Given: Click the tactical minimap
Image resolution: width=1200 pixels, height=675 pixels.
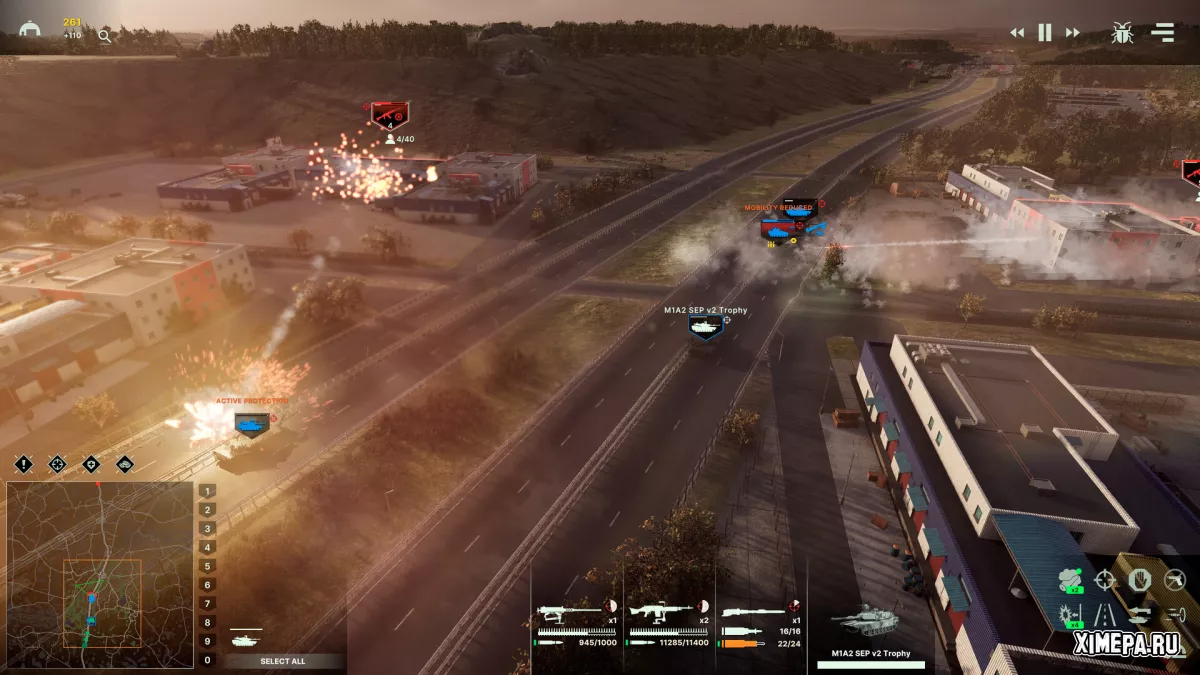Looking at the screenshot, I should click(x=100, y=575).
